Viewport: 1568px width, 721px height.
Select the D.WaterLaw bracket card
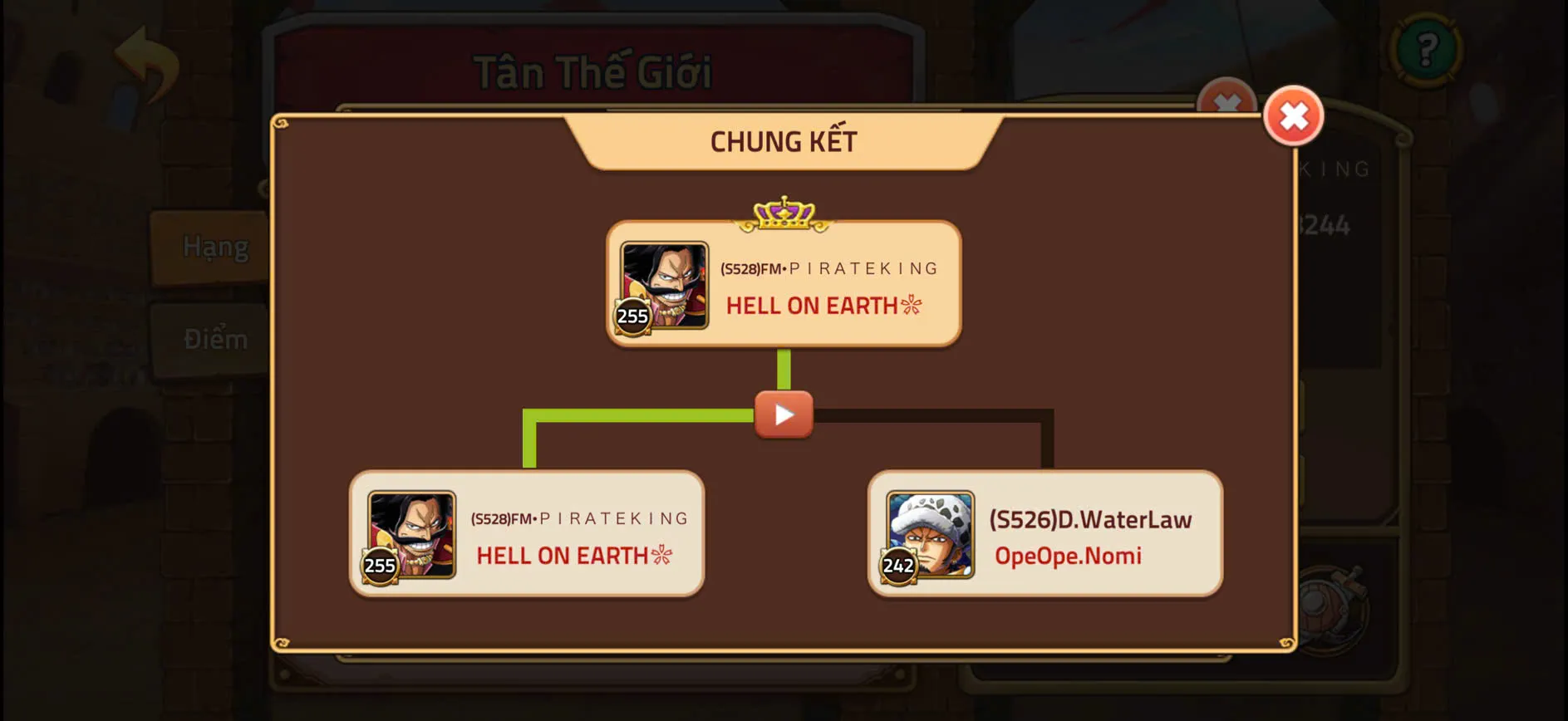(1045, 532)
